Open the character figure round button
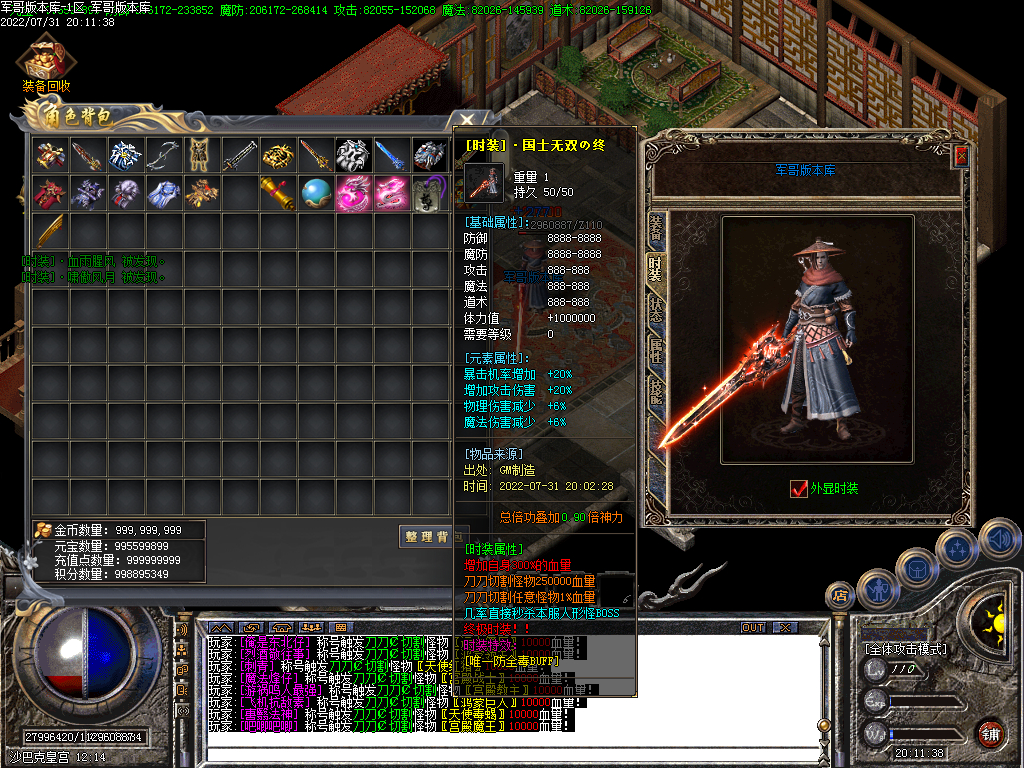 tap(876, 589)
